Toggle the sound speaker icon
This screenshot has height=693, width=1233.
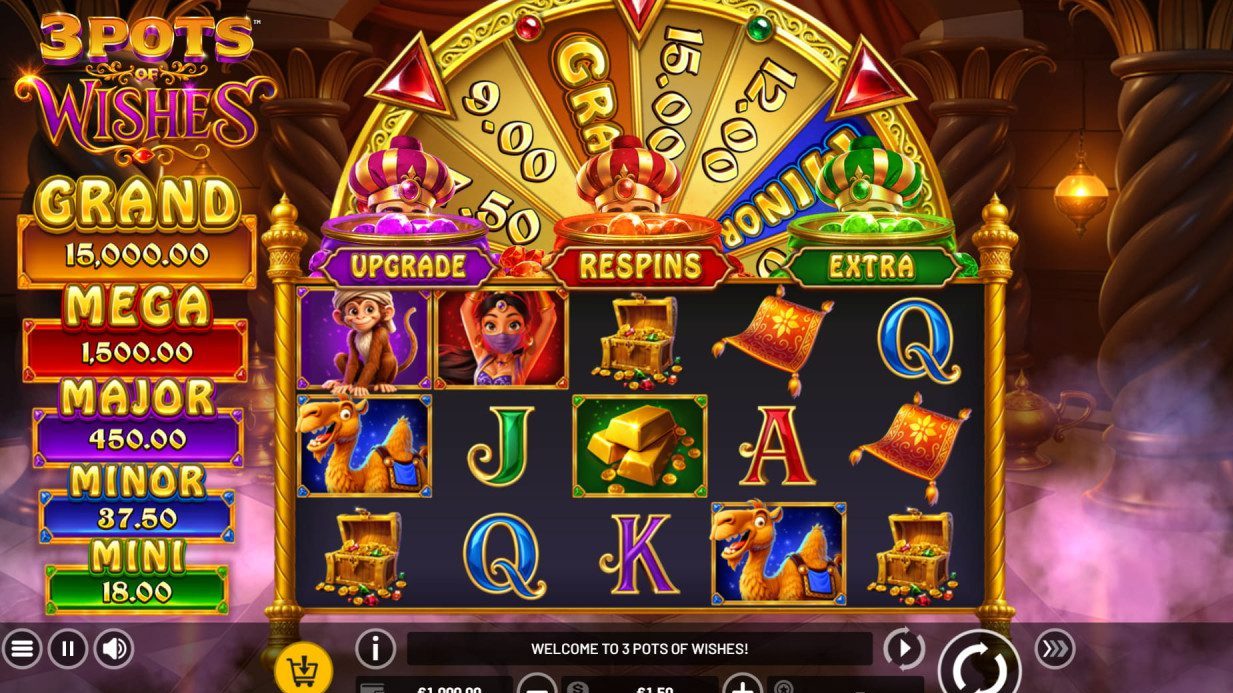click(x=114, y=650)
